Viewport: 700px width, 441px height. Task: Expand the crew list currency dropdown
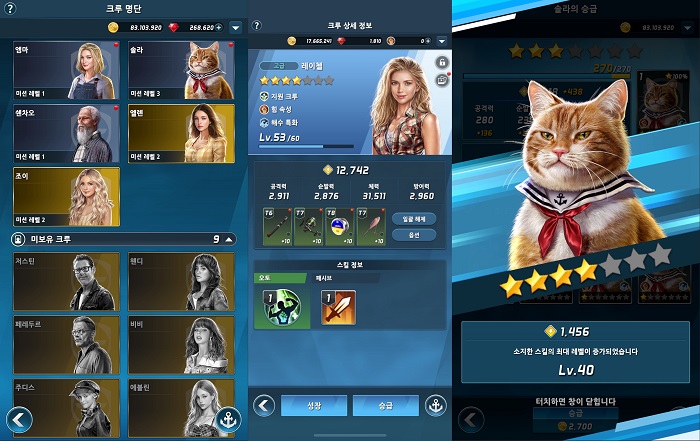click(x=235, y=27)
